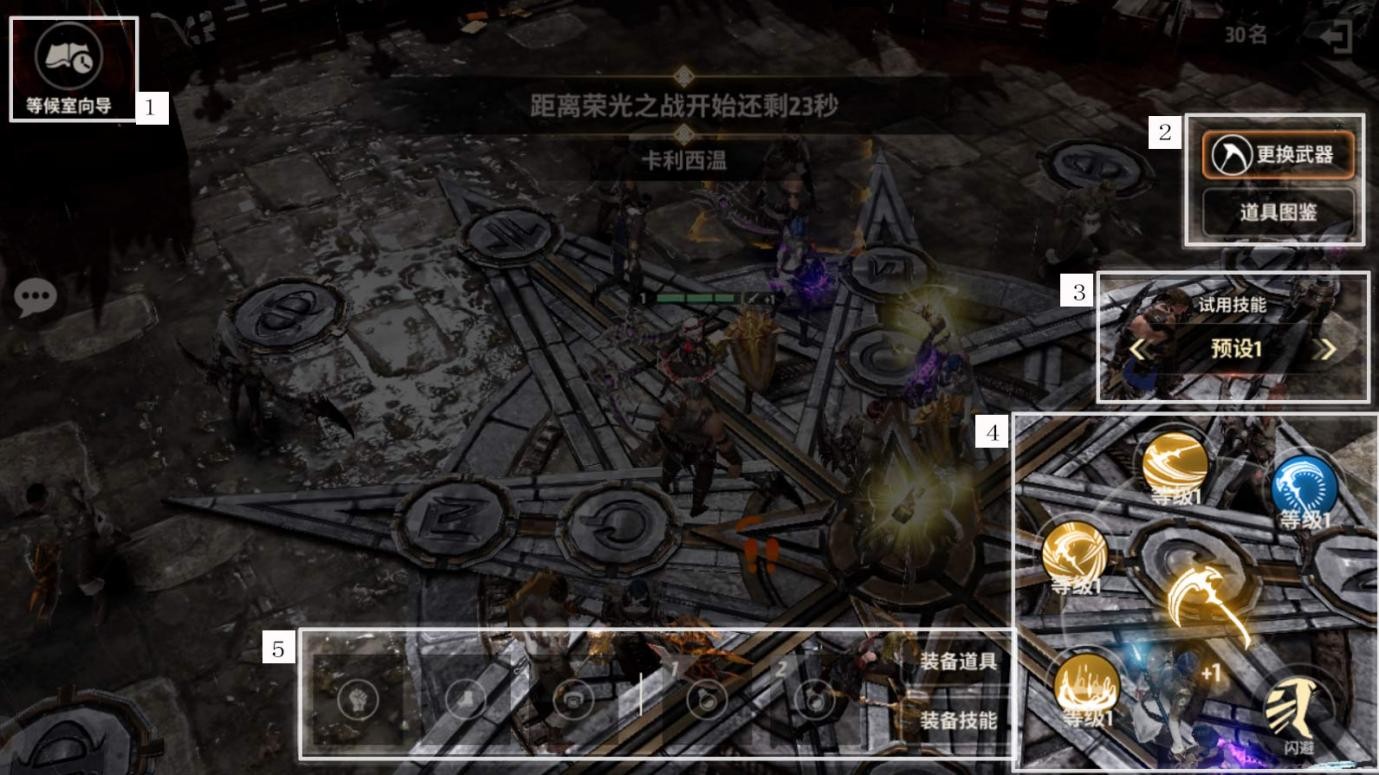Activate the blue scythe skill

tap(1304, 489)
